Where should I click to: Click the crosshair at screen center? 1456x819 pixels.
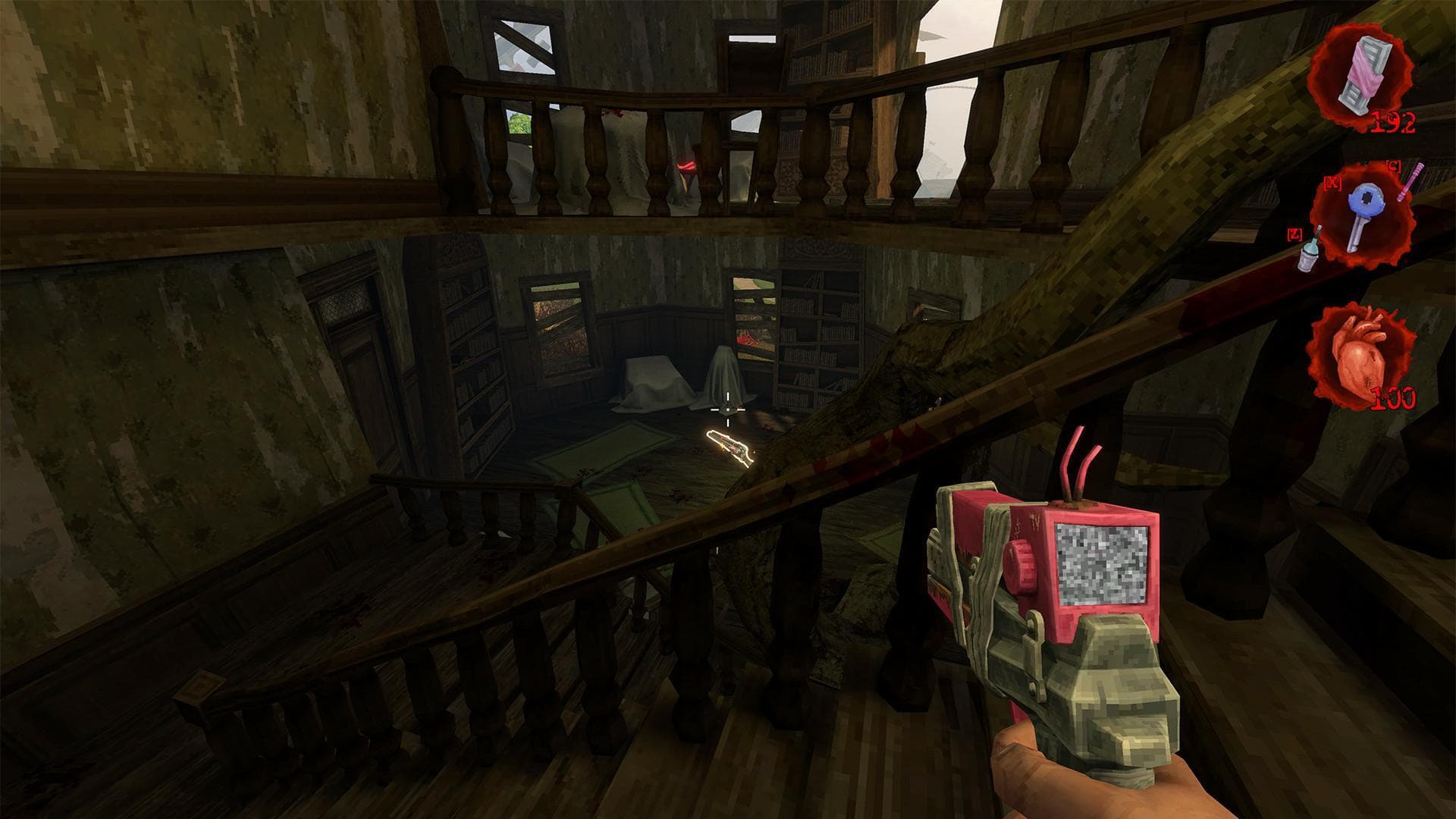(726, 410)
